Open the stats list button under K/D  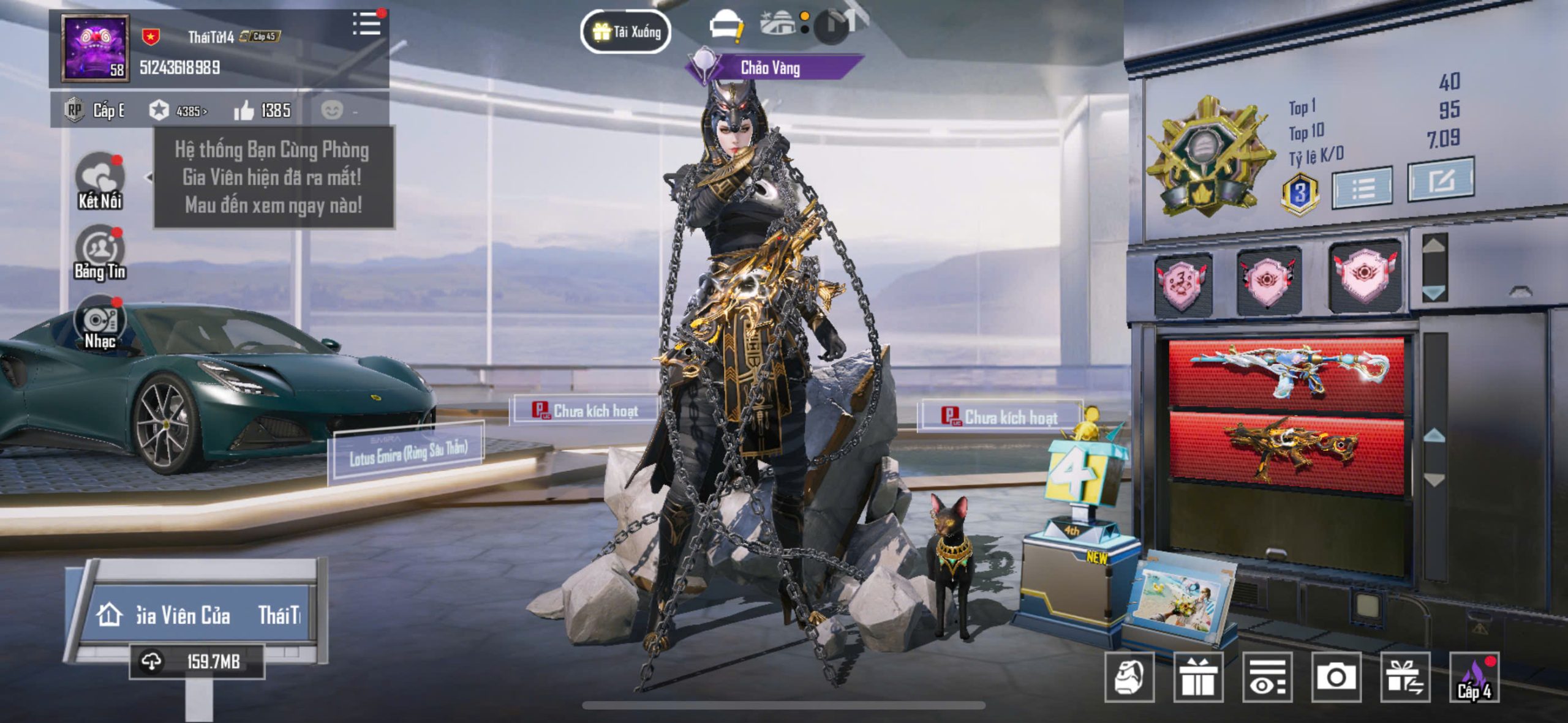click(x=1362, y=189)
